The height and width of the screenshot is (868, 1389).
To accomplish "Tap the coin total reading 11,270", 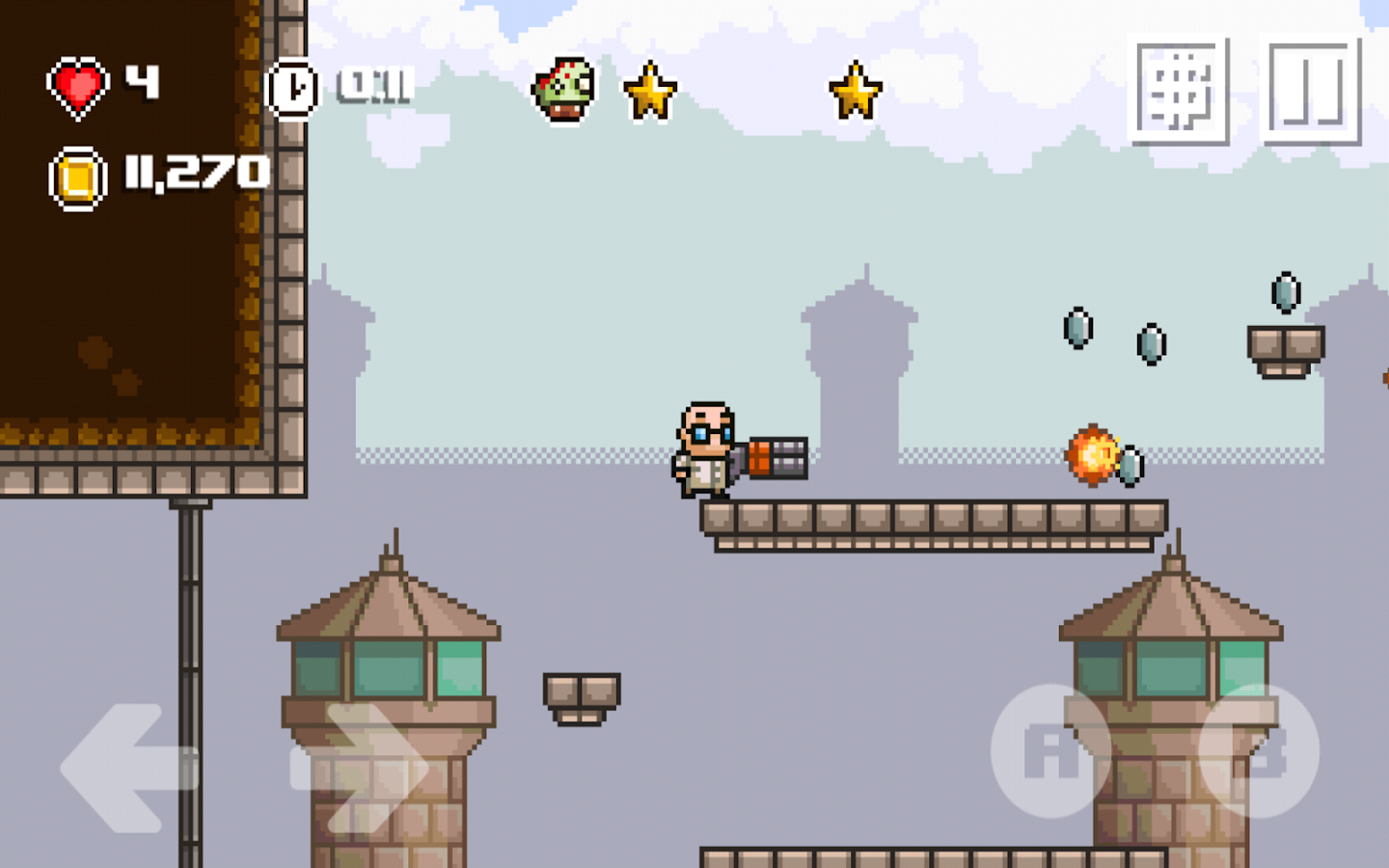I will [196, 173].
